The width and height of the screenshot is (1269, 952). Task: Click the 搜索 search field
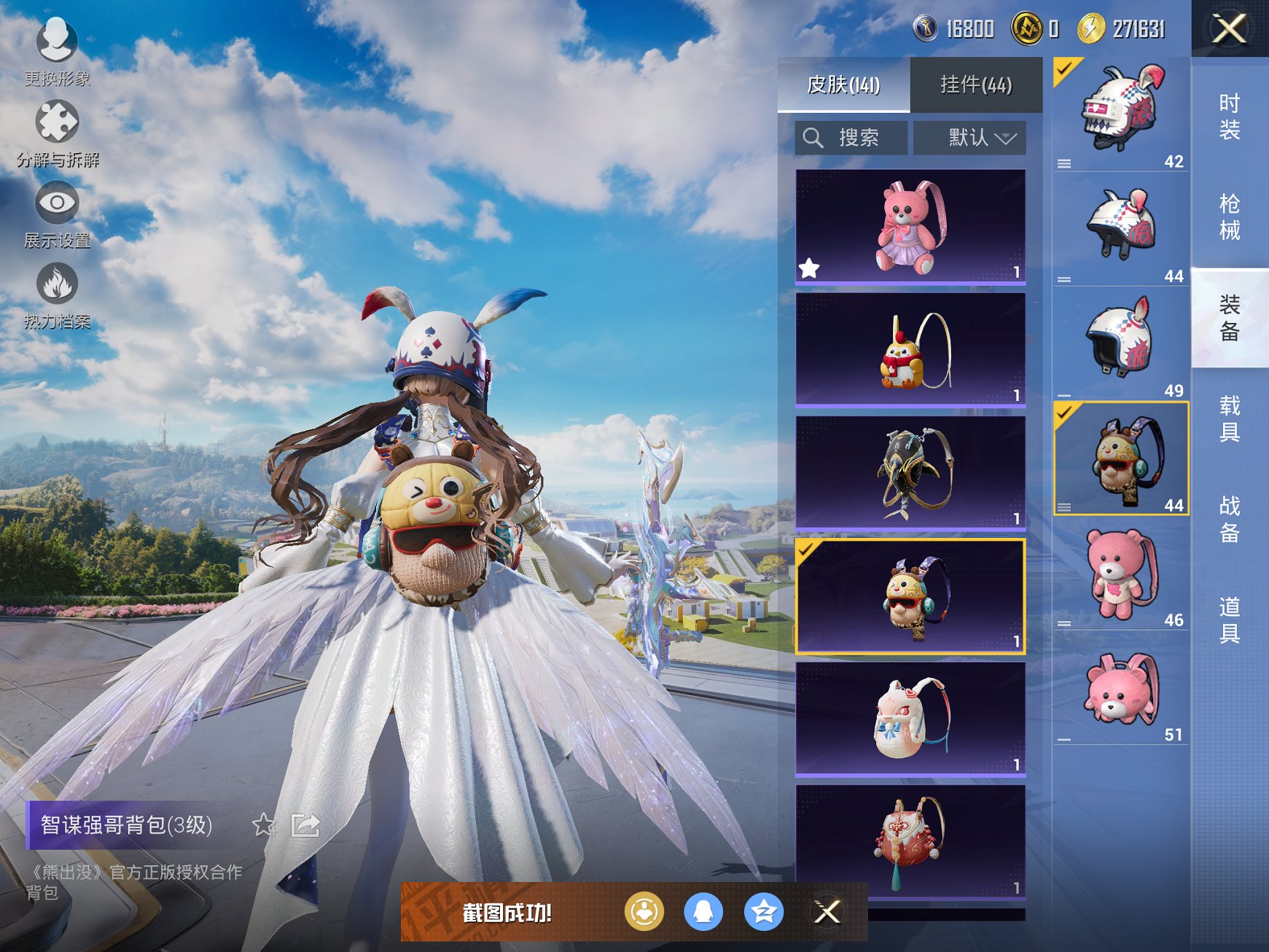(x=851, y=138)
